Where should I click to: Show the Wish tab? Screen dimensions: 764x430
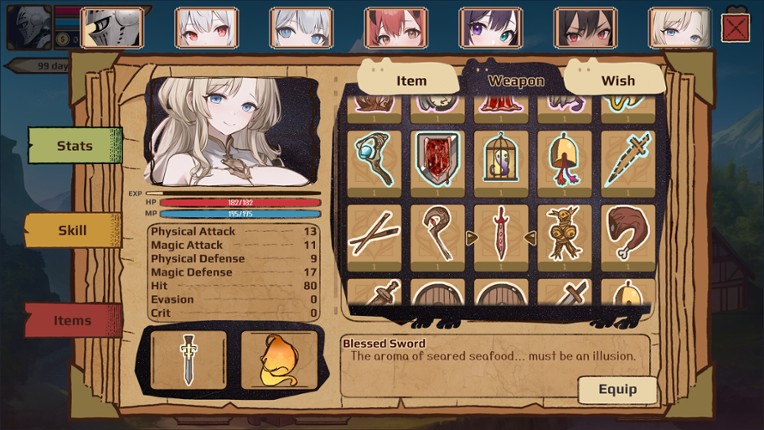coord(617,80)
